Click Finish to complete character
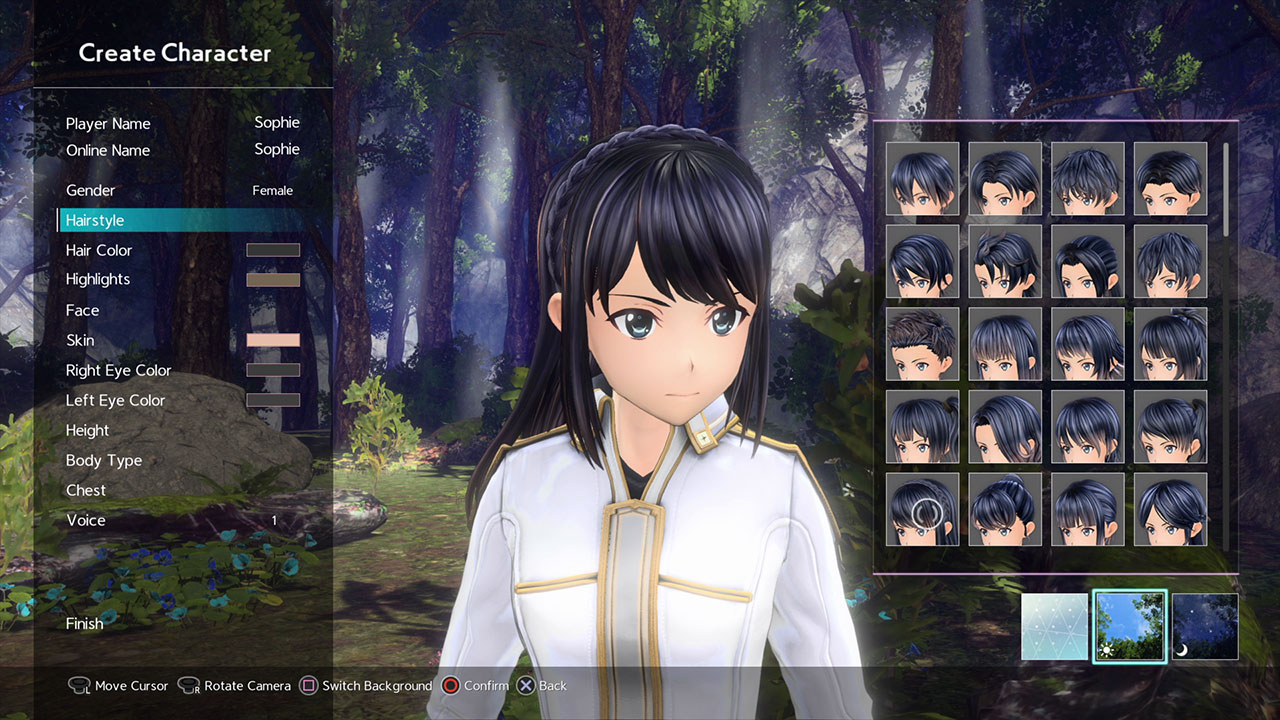 pyautogui.click(x=85, y=623)
